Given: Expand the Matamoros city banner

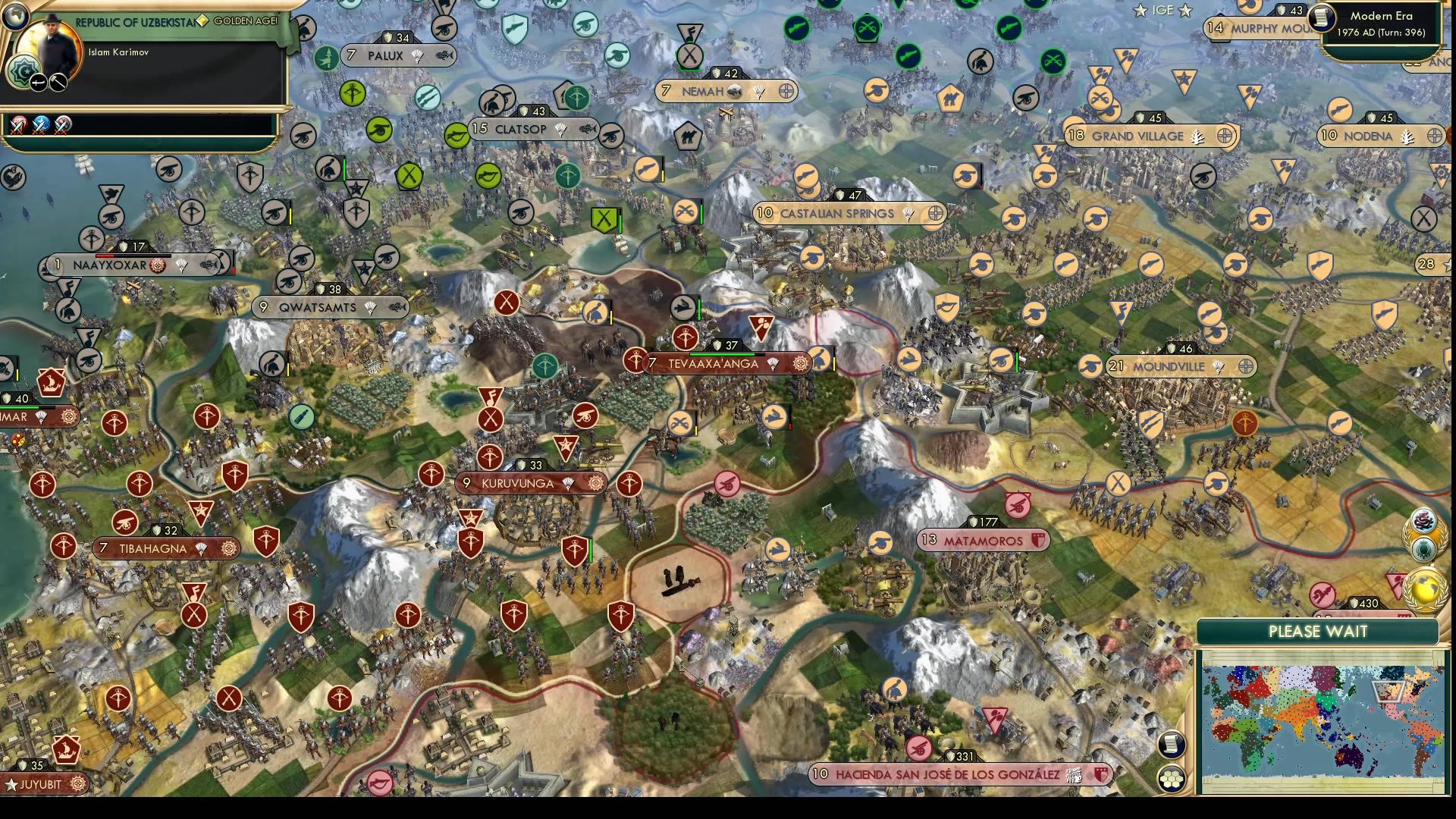Looking at the screenshot, I should pos(982,539).
